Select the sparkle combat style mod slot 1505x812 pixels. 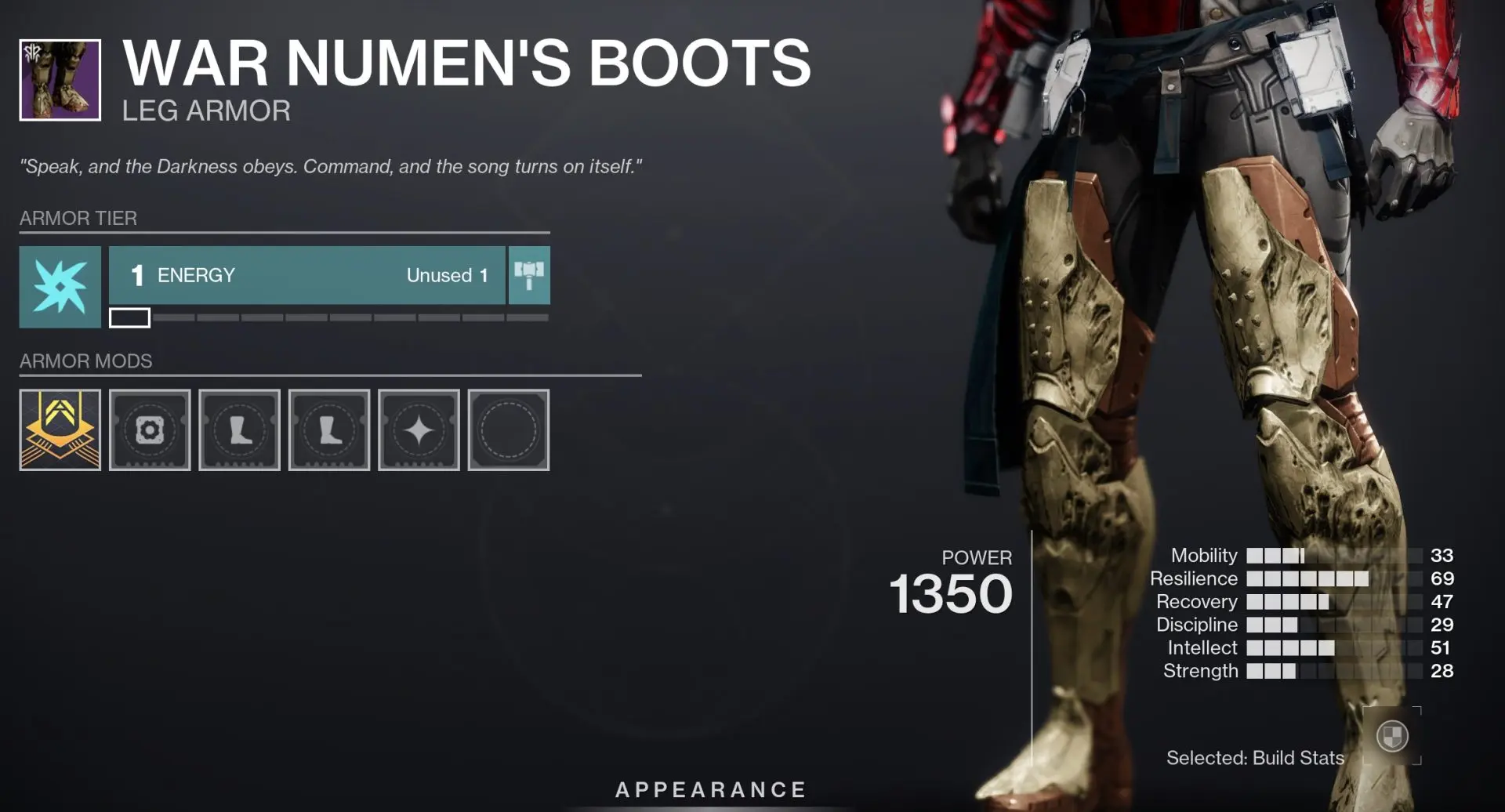click(x=419, y=430)
